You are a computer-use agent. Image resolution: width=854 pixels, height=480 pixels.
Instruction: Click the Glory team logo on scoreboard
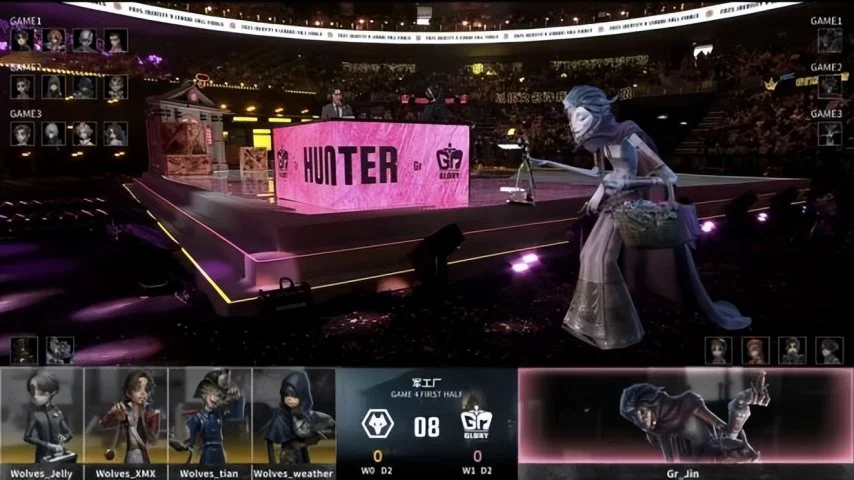[x=477, y=425]
